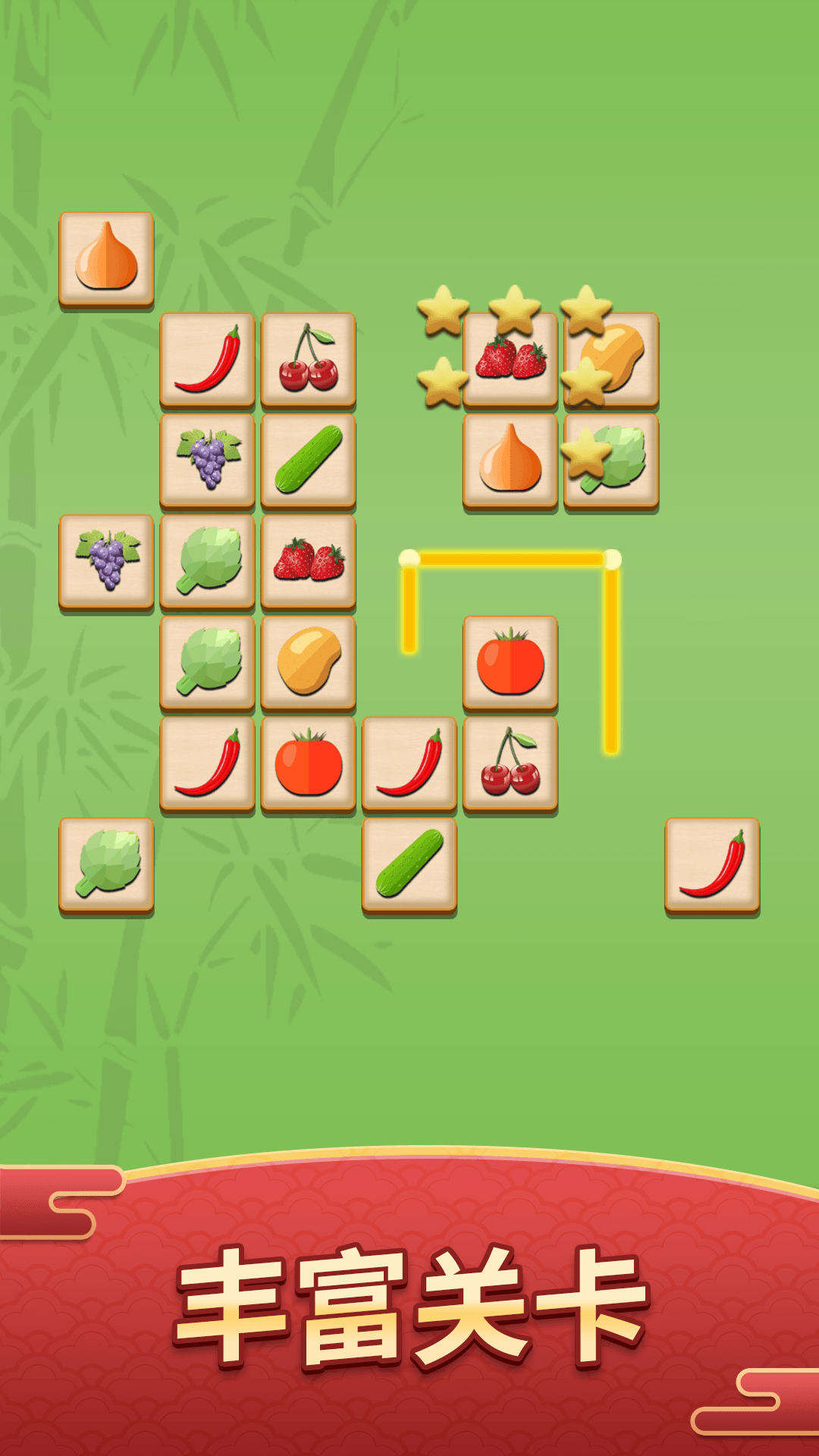Pick the grape tile beside the cucumber
The image size is (819, 1456).
(x=207, y=460)
